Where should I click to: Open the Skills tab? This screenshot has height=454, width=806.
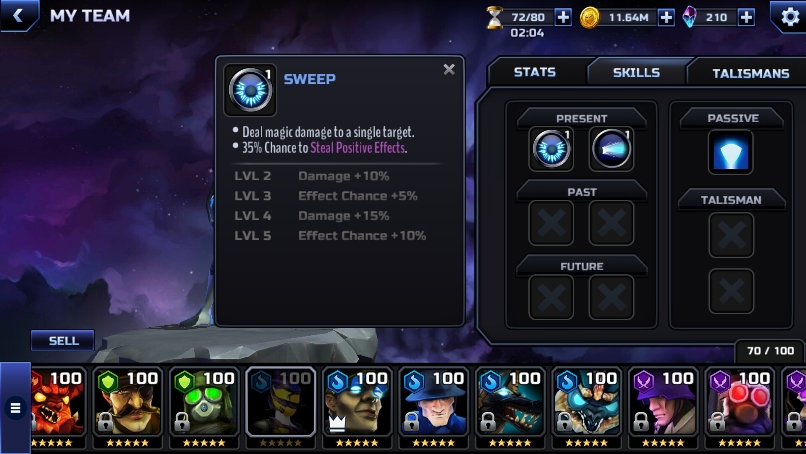[x=636, y=73]
